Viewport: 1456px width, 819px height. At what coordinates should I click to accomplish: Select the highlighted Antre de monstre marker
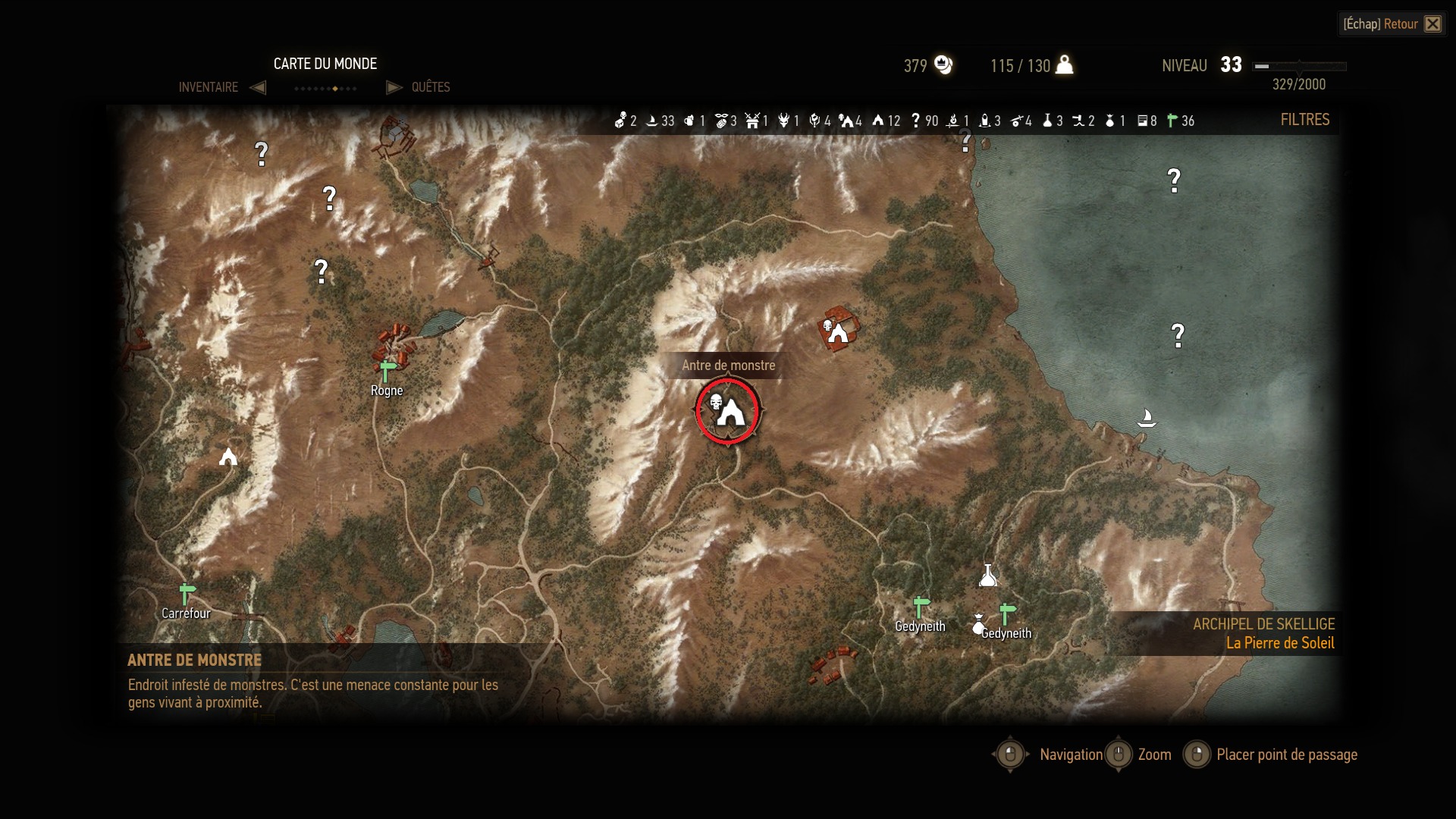click(727, 411)
